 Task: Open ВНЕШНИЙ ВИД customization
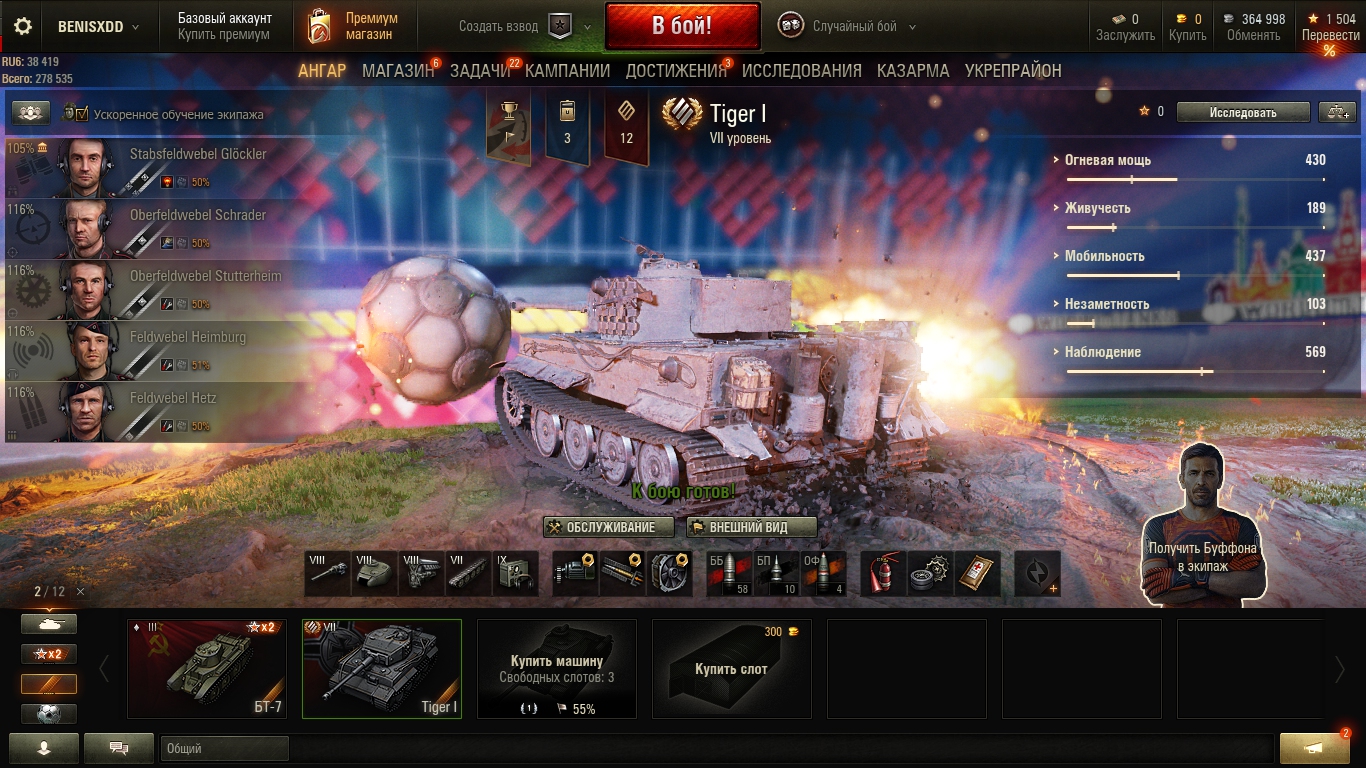(x=752, y=527)
